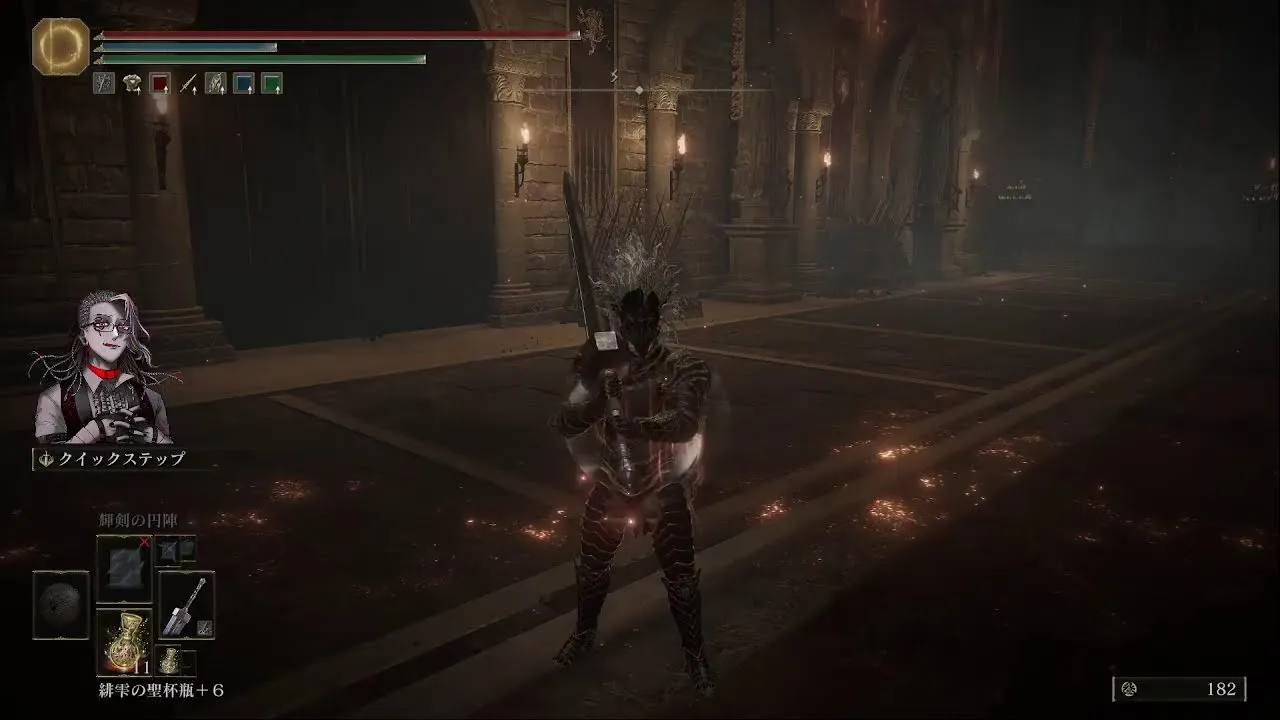
Task: Click the green square stamina buff icon
Action: click(x=271, y=84)
